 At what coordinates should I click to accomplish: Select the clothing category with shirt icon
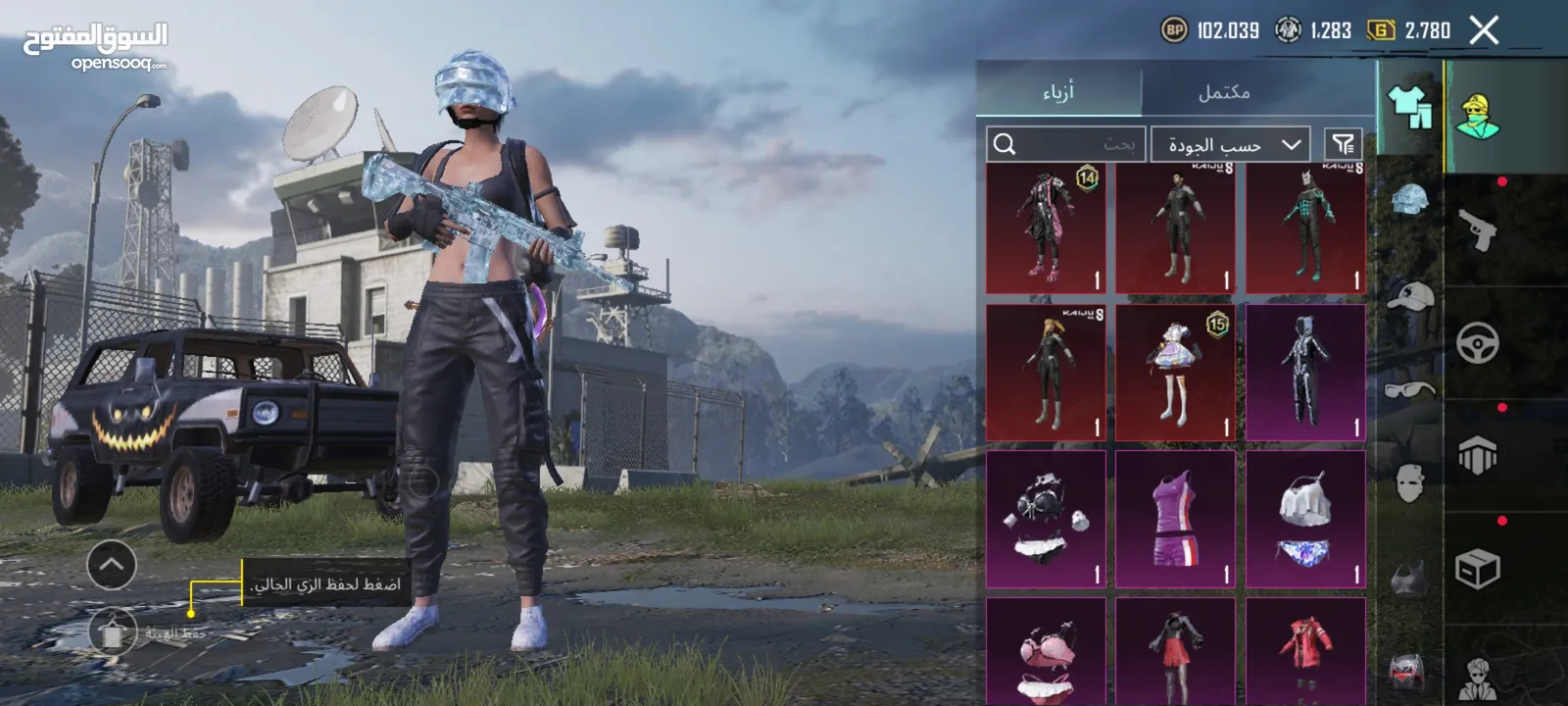click(x=1409, y=106)
